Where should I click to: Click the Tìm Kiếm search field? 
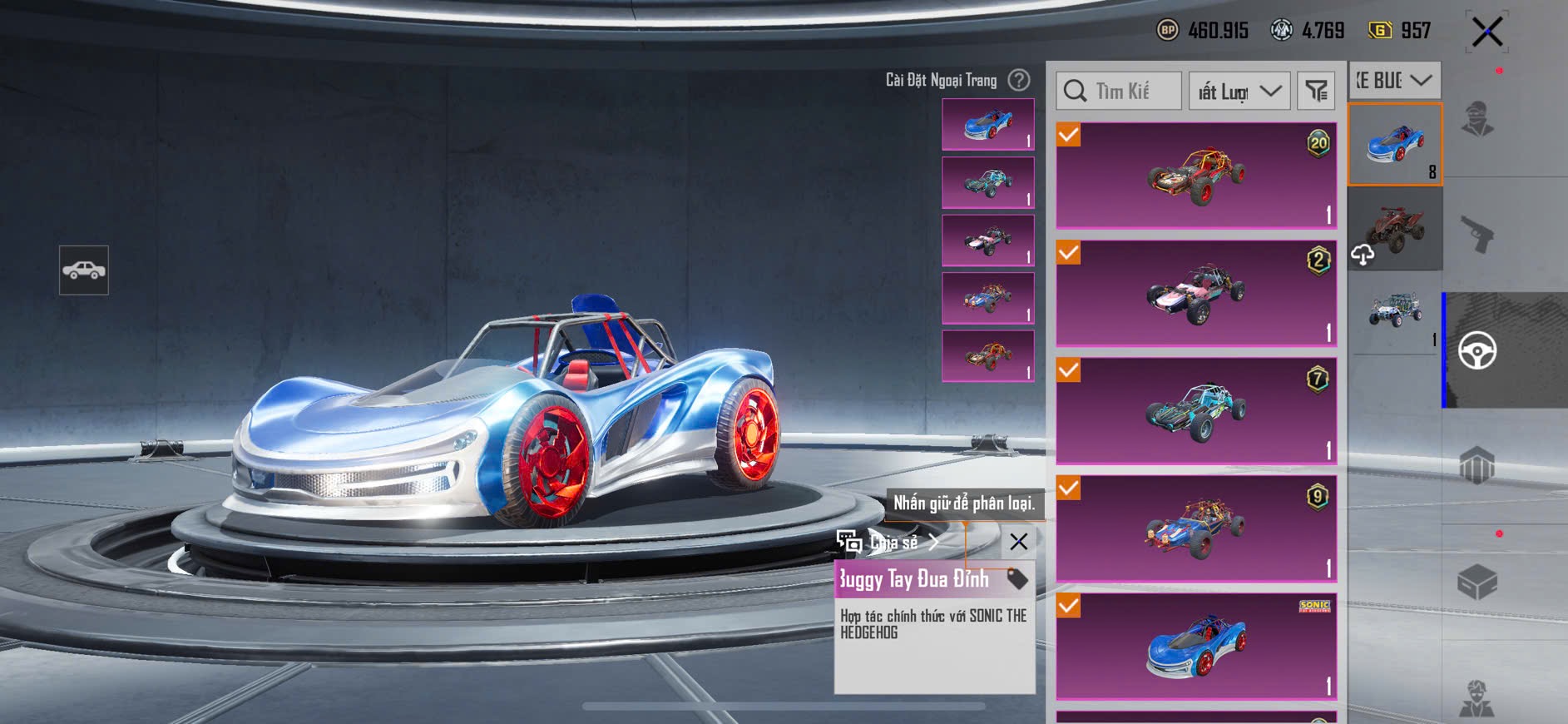pyautogui.click(x=1119, y=91)
